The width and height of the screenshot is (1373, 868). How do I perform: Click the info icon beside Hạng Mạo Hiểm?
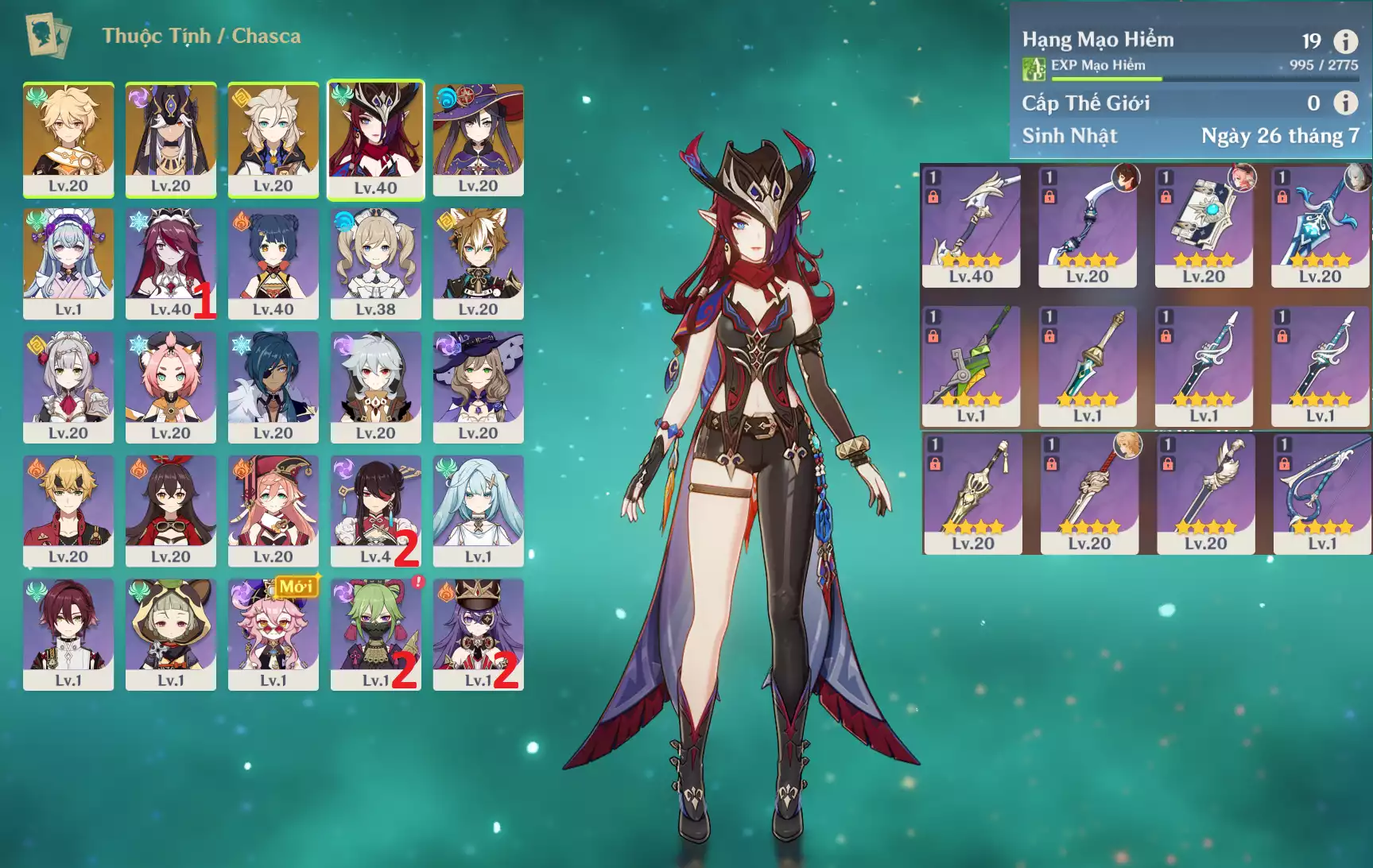pyautogui.click(x=1345, y=41)
